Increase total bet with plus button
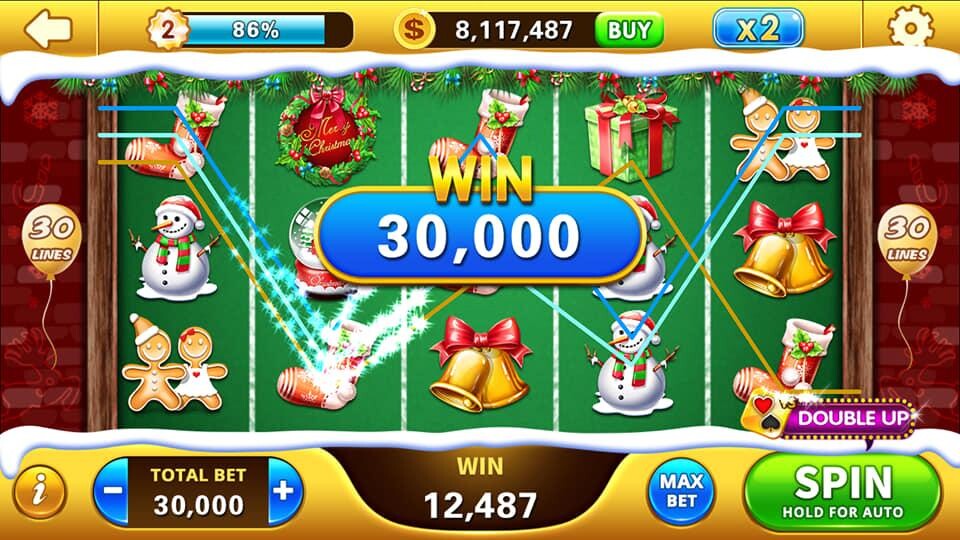Image resolution: width=960 pixels, height=540 pixels. [x=284, y=491]
